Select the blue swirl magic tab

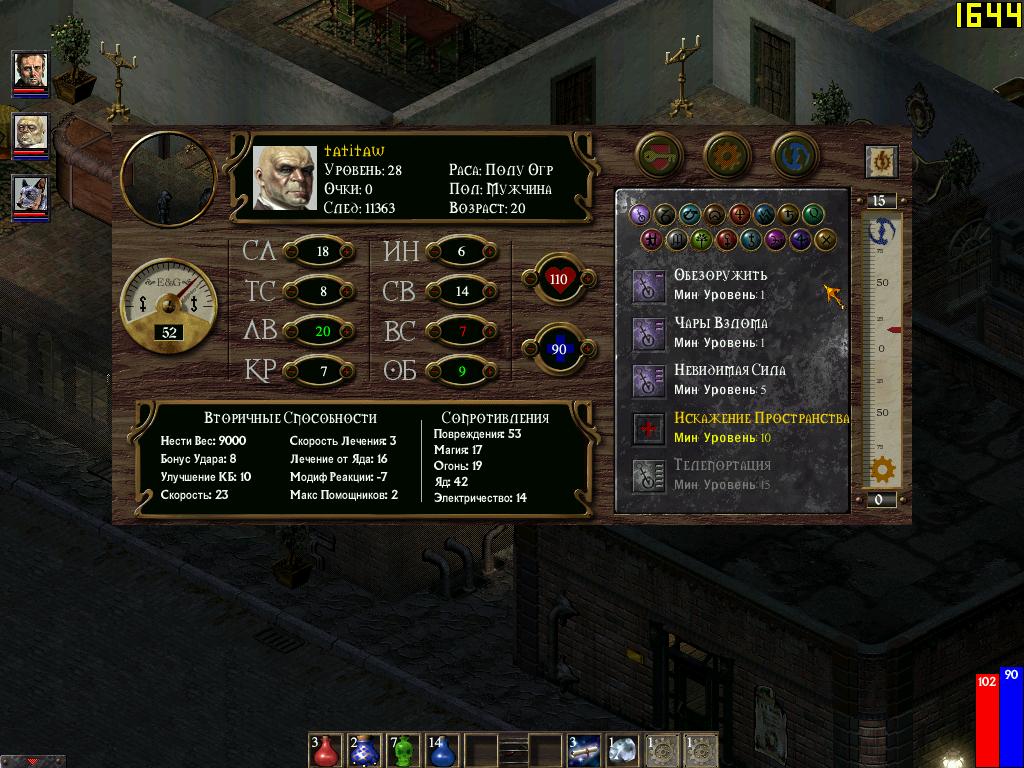pos(795,155)
